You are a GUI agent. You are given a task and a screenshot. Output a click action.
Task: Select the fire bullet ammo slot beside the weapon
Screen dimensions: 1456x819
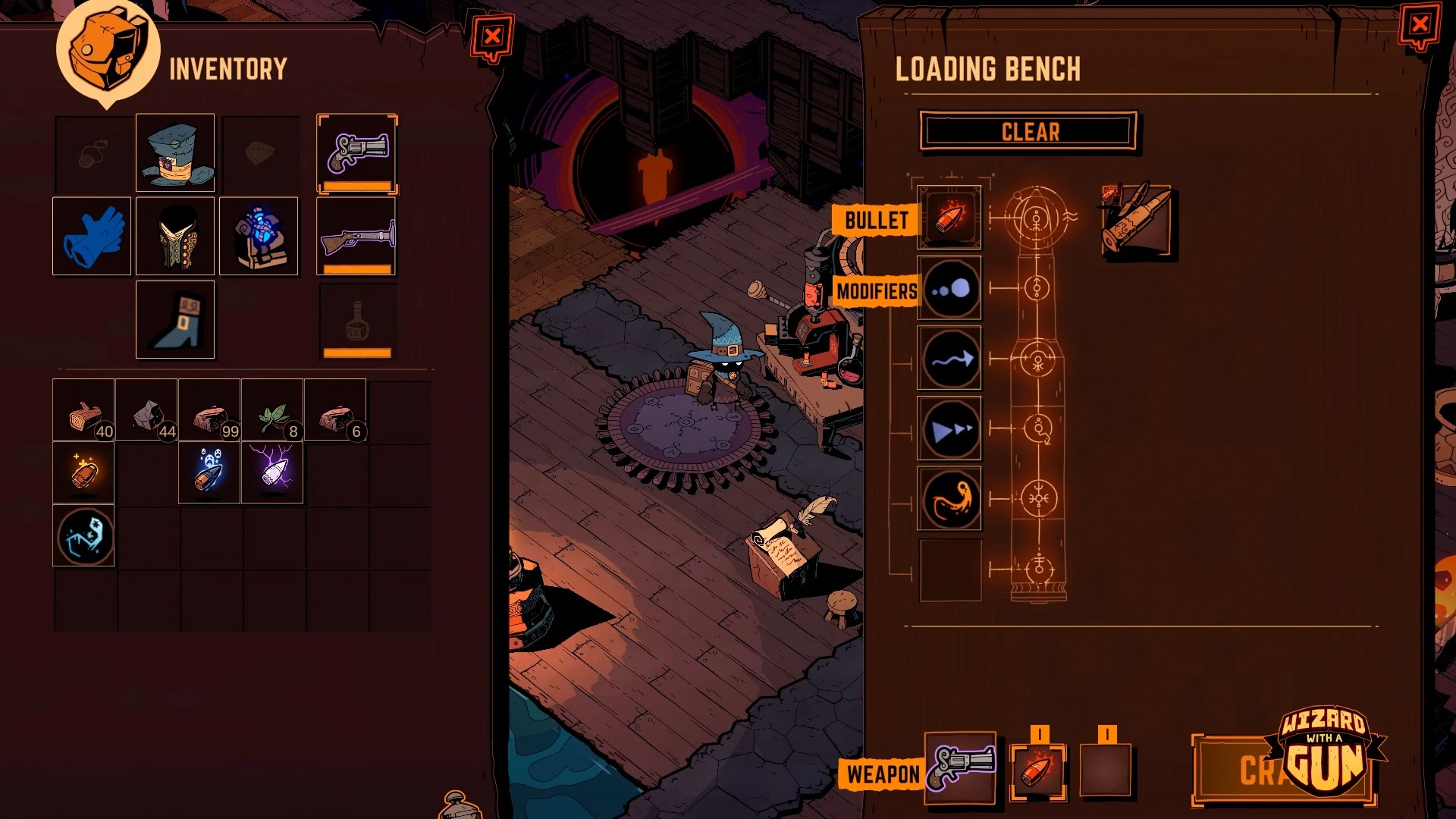(1037, 771)
